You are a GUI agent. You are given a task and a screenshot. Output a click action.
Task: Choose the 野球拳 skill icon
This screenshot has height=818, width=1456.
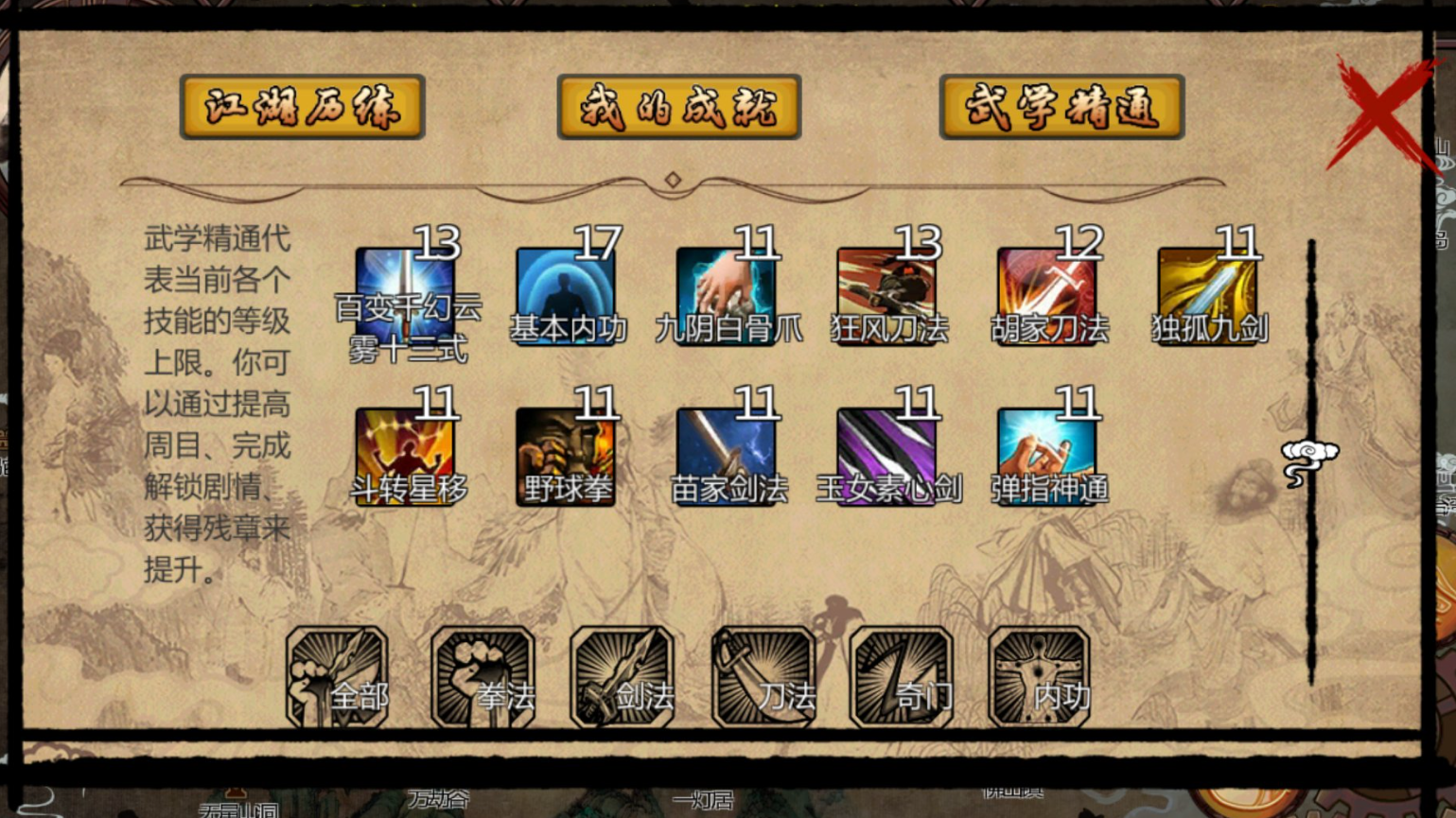click(566, 456)
